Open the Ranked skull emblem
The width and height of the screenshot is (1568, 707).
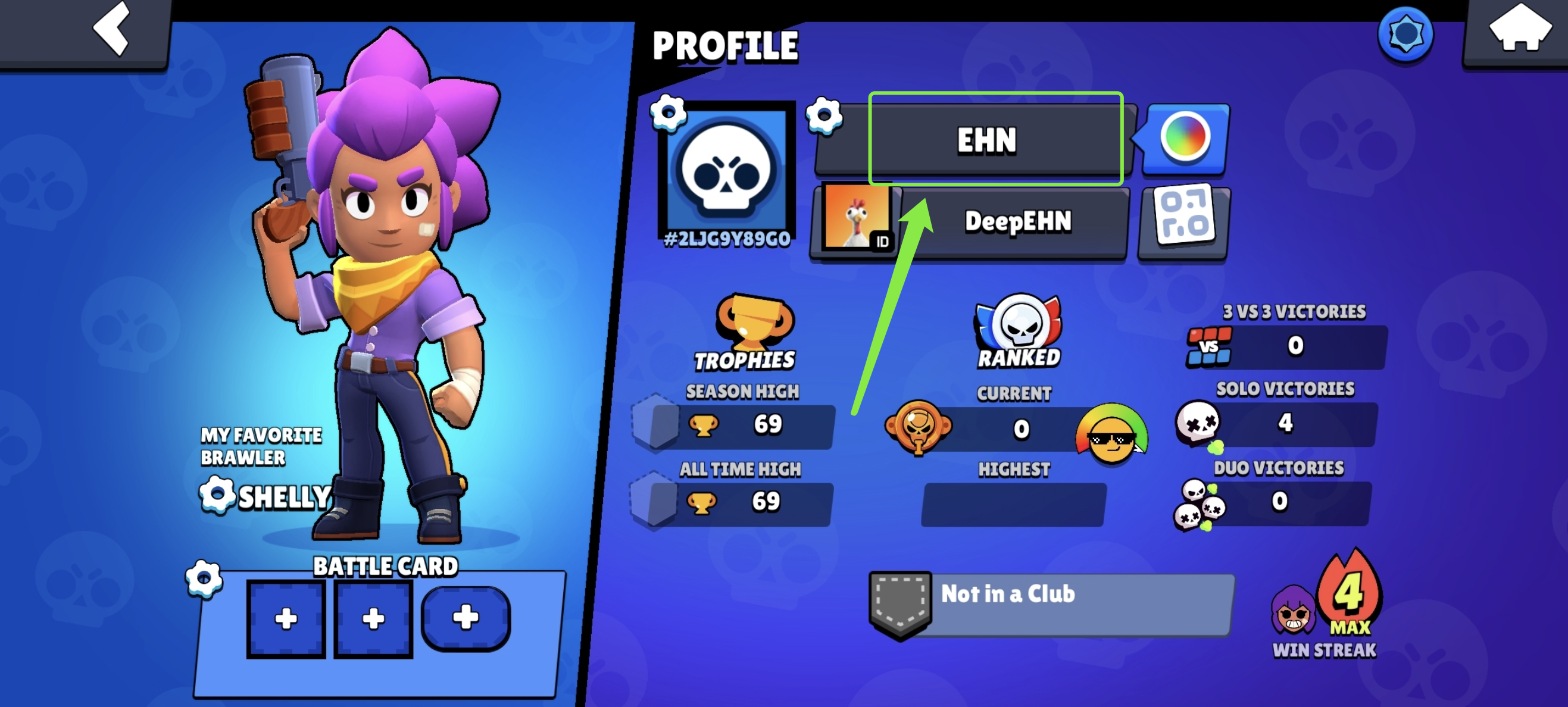(1019, 329)
